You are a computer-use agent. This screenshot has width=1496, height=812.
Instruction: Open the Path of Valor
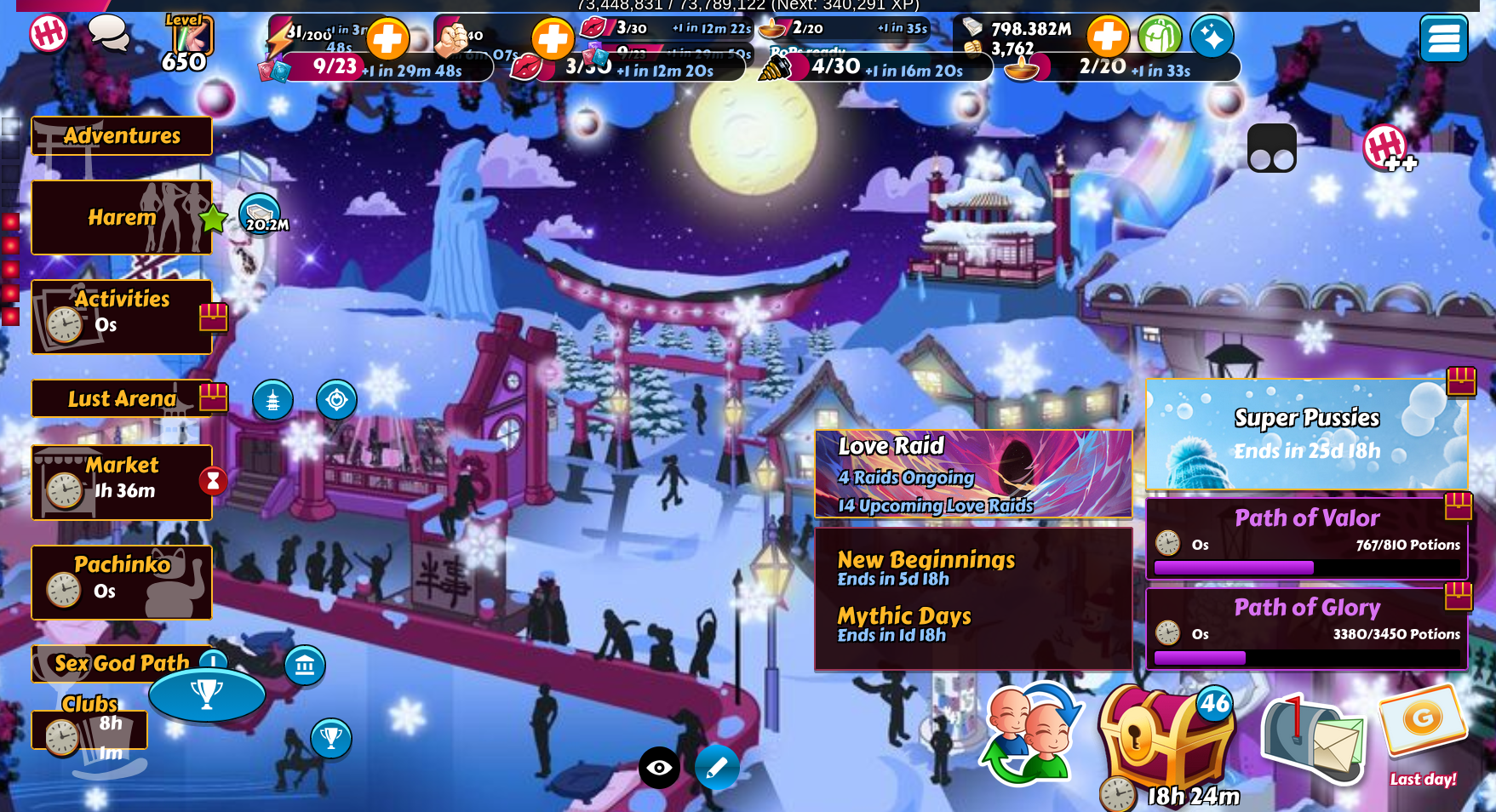coord(1307,537)
